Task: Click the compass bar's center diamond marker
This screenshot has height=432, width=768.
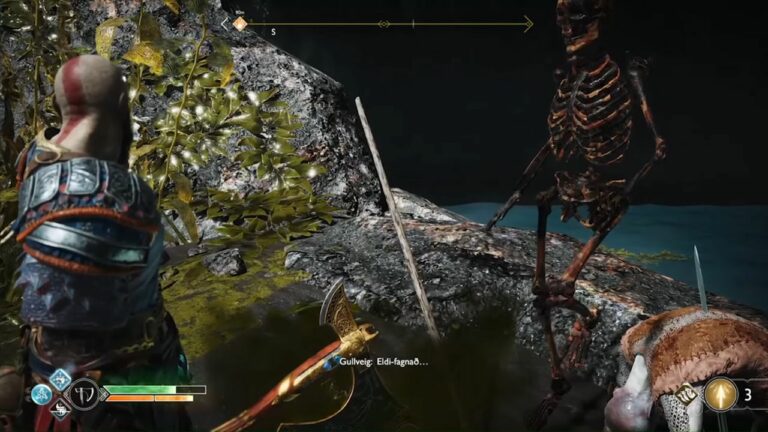Action: pos(384,23)
